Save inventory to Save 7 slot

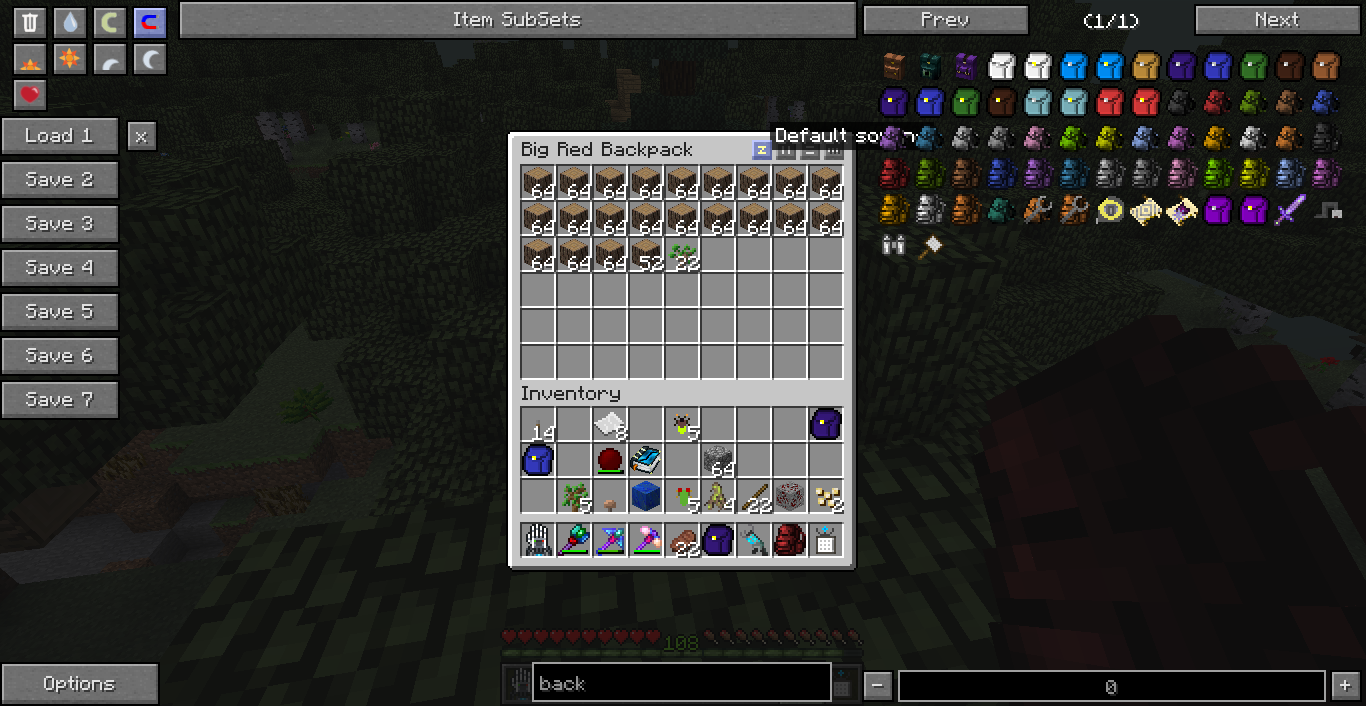[x=59, y=400]
